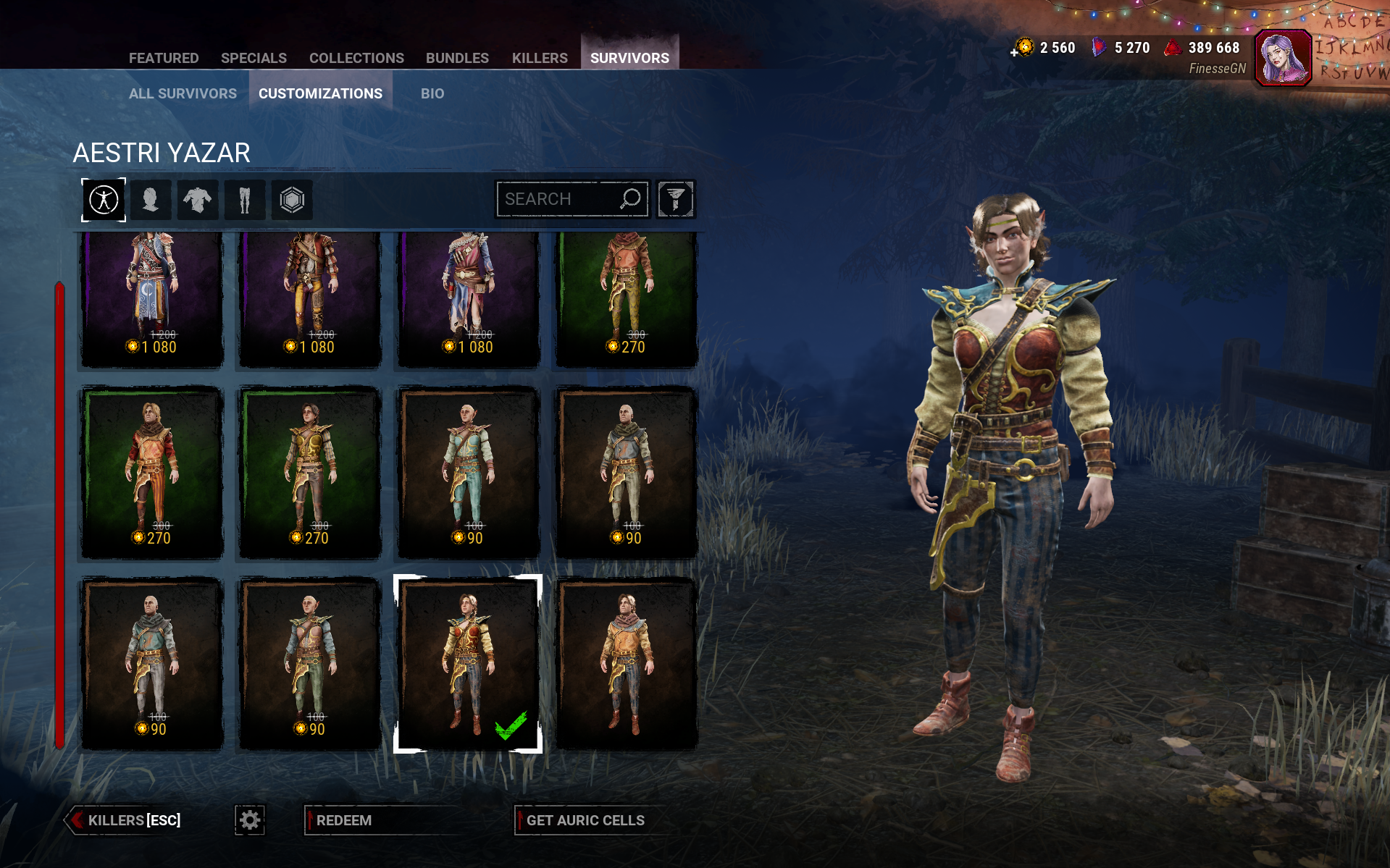The height and width of the screenshot is (868, 1390).
Task: Filter by head cosmetics icon
Action: [x=151, y=200]
